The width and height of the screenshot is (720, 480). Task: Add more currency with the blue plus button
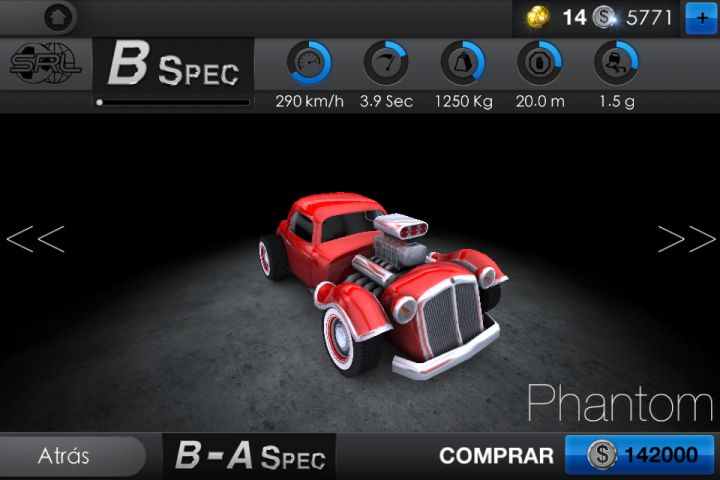point(699,18)
